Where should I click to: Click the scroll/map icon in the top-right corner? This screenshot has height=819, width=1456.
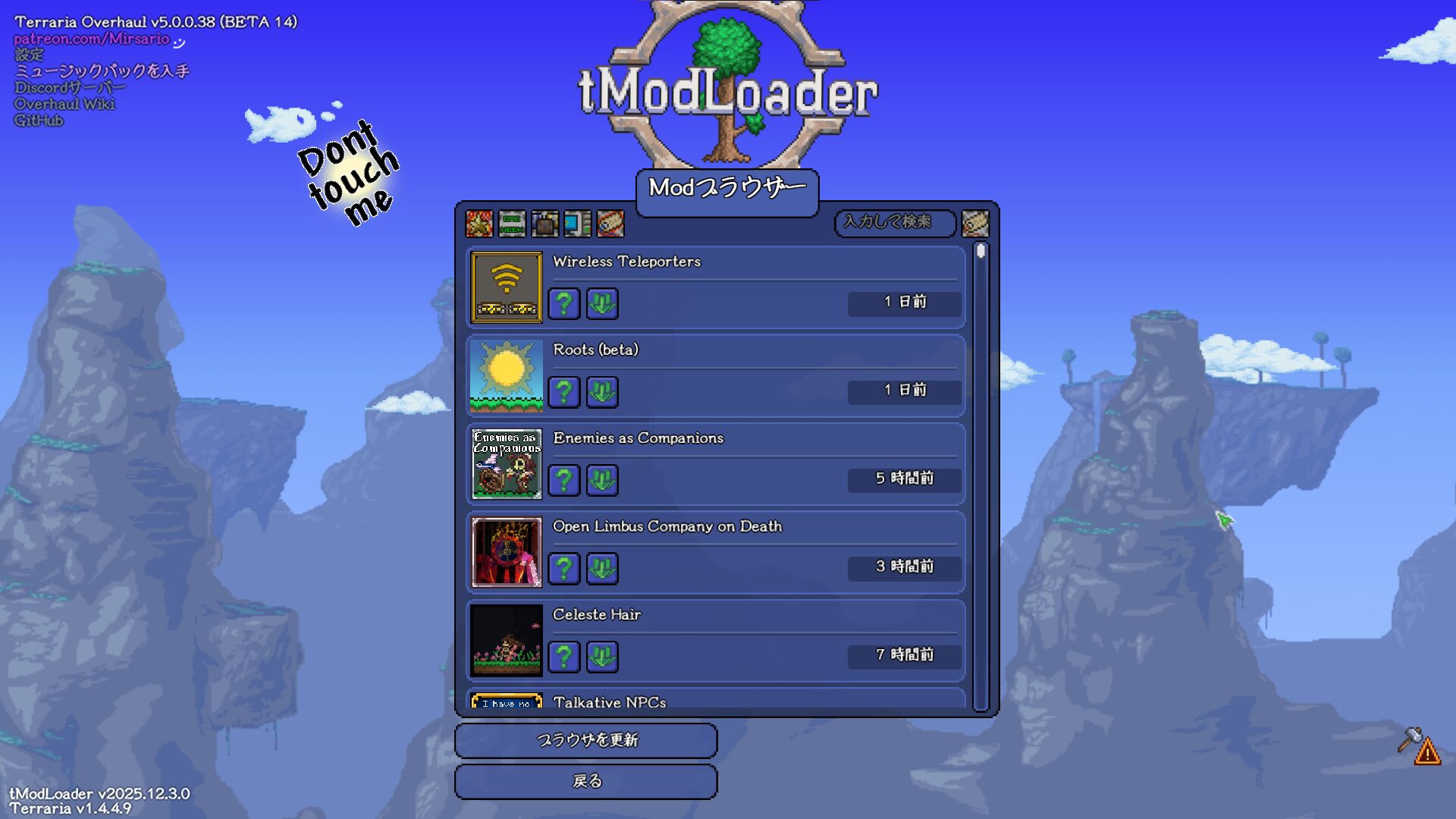(x=977, y=224)
